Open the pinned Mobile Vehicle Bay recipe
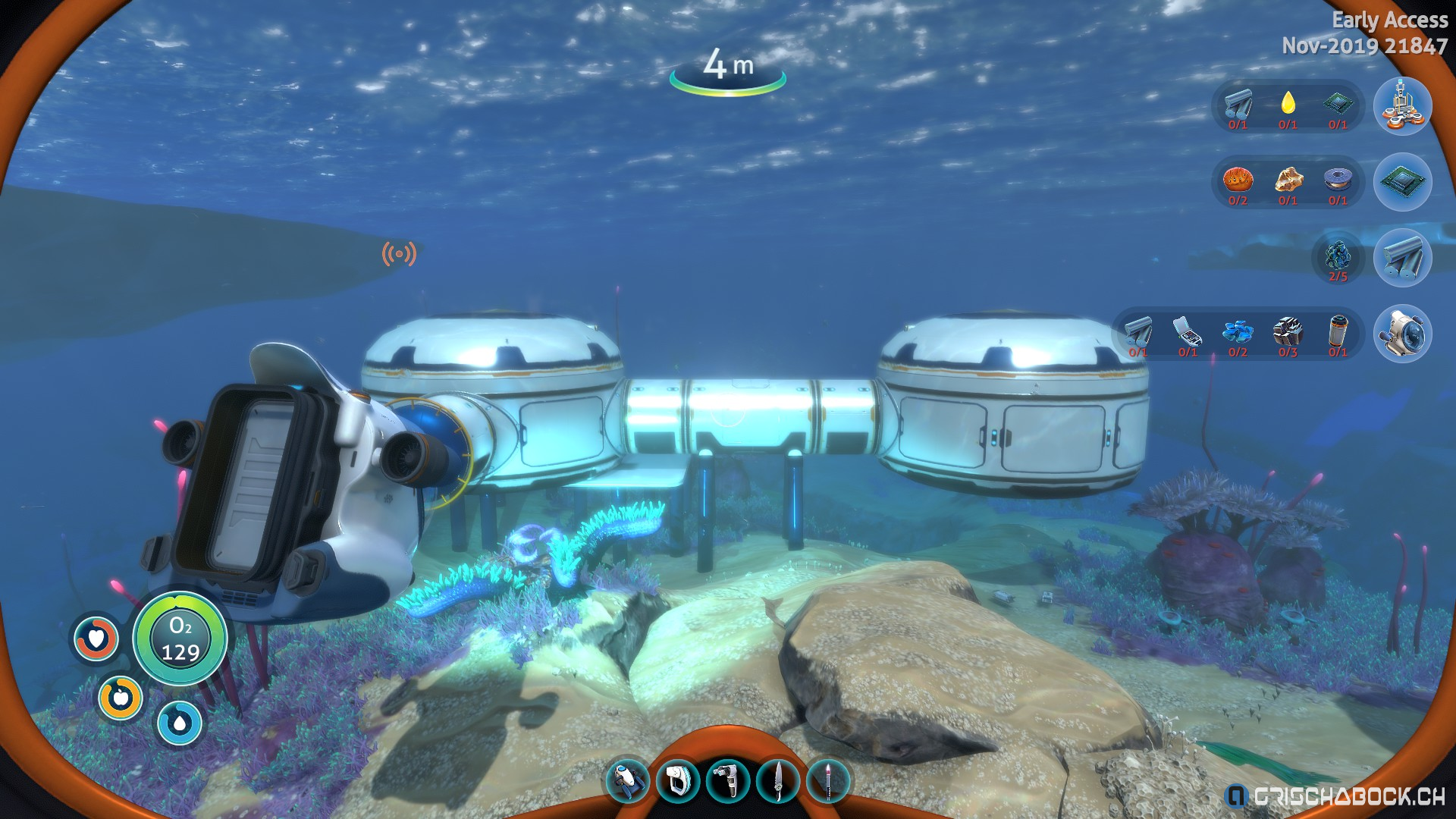1456x819 pixels. [x=1402, y=106]
